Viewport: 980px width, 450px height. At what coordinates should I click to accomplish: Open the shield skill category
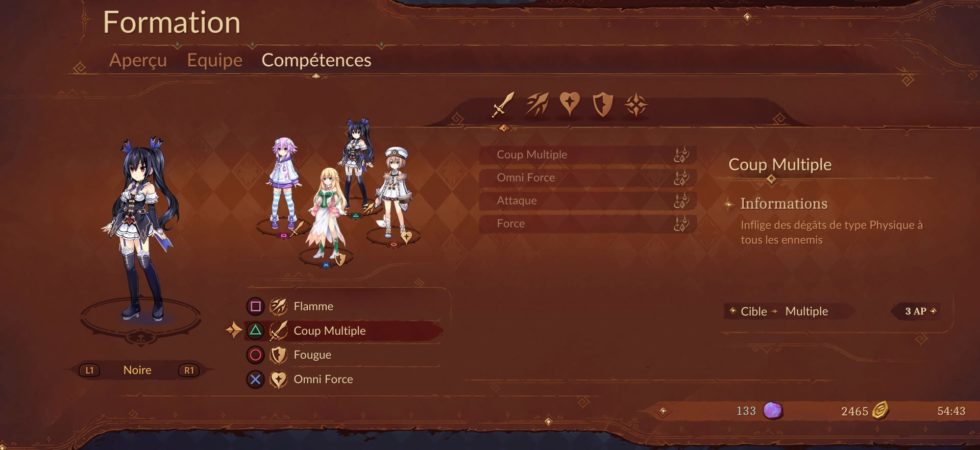pos(602,104)
